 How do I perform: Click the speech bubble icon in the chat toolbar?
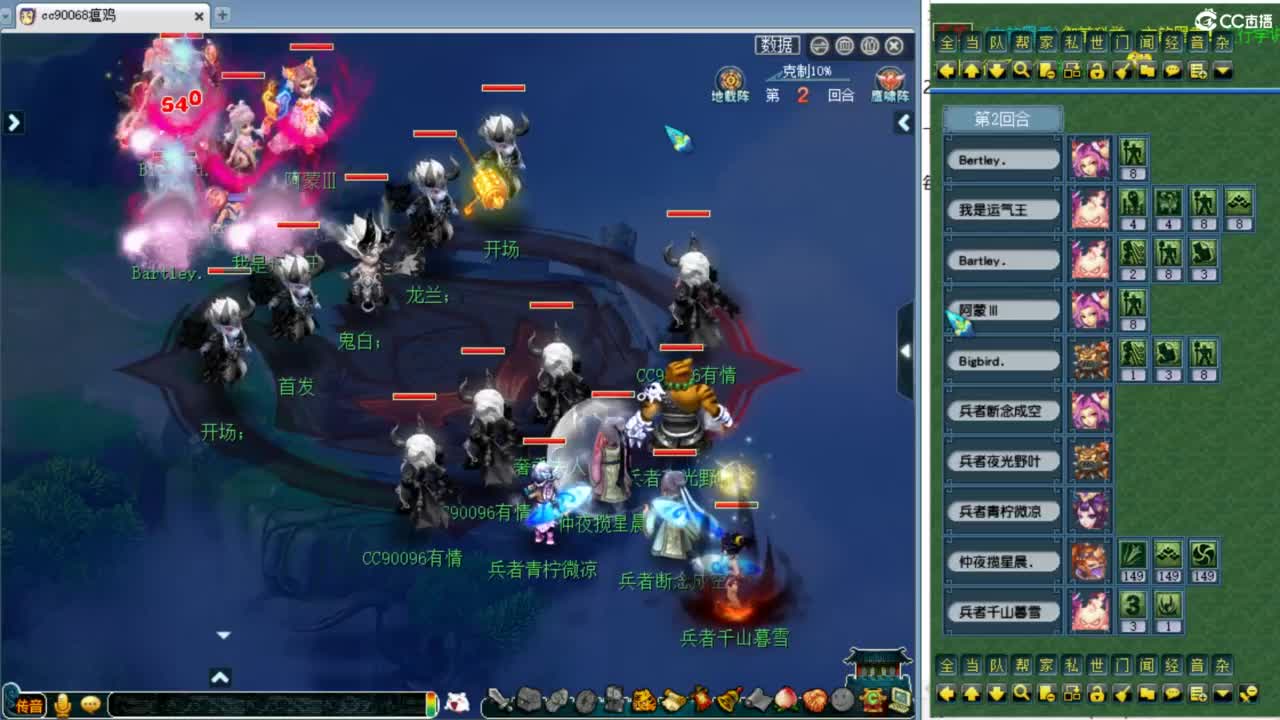[1172, 70]
